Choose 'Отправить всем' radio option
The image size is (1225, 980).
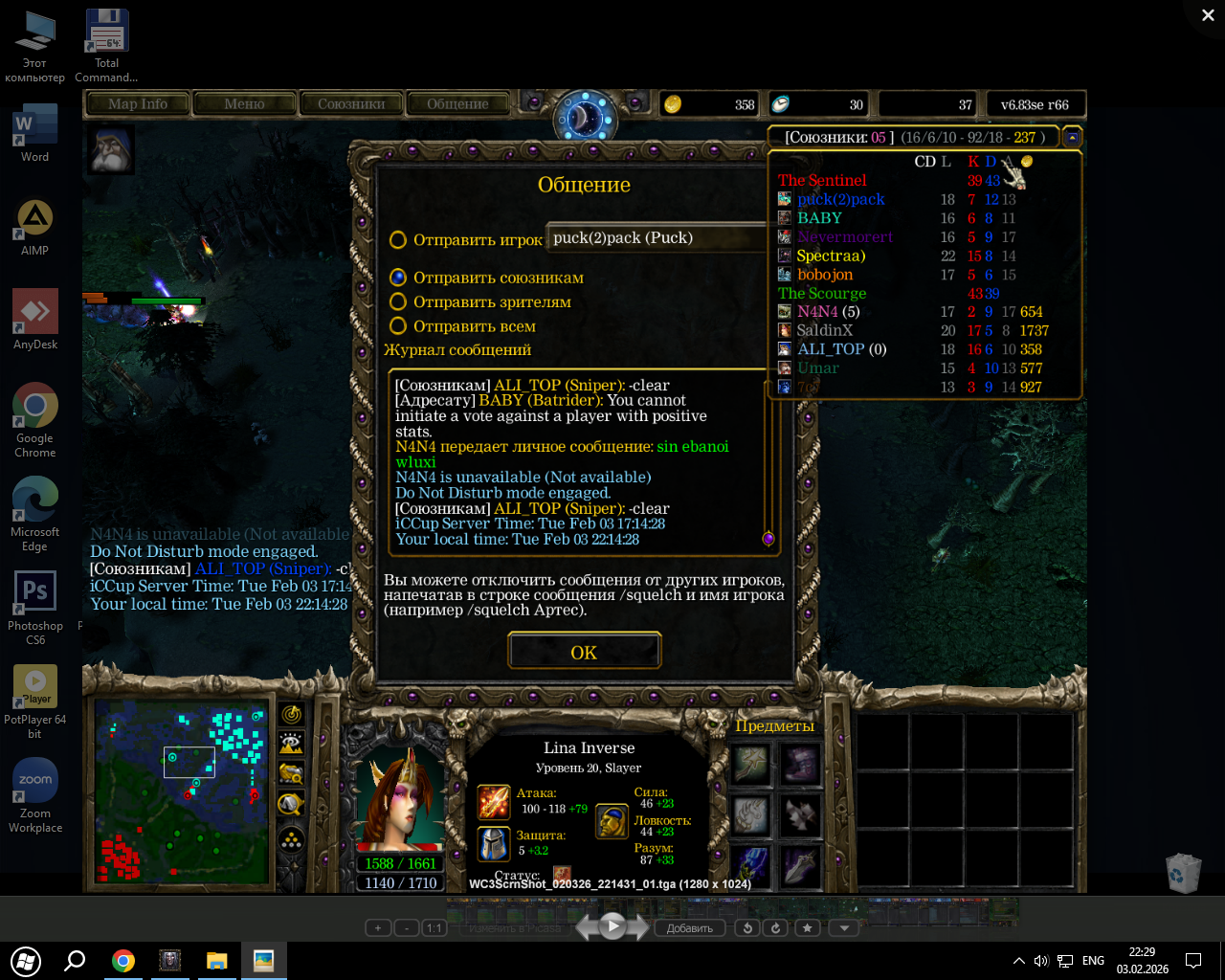398,326
